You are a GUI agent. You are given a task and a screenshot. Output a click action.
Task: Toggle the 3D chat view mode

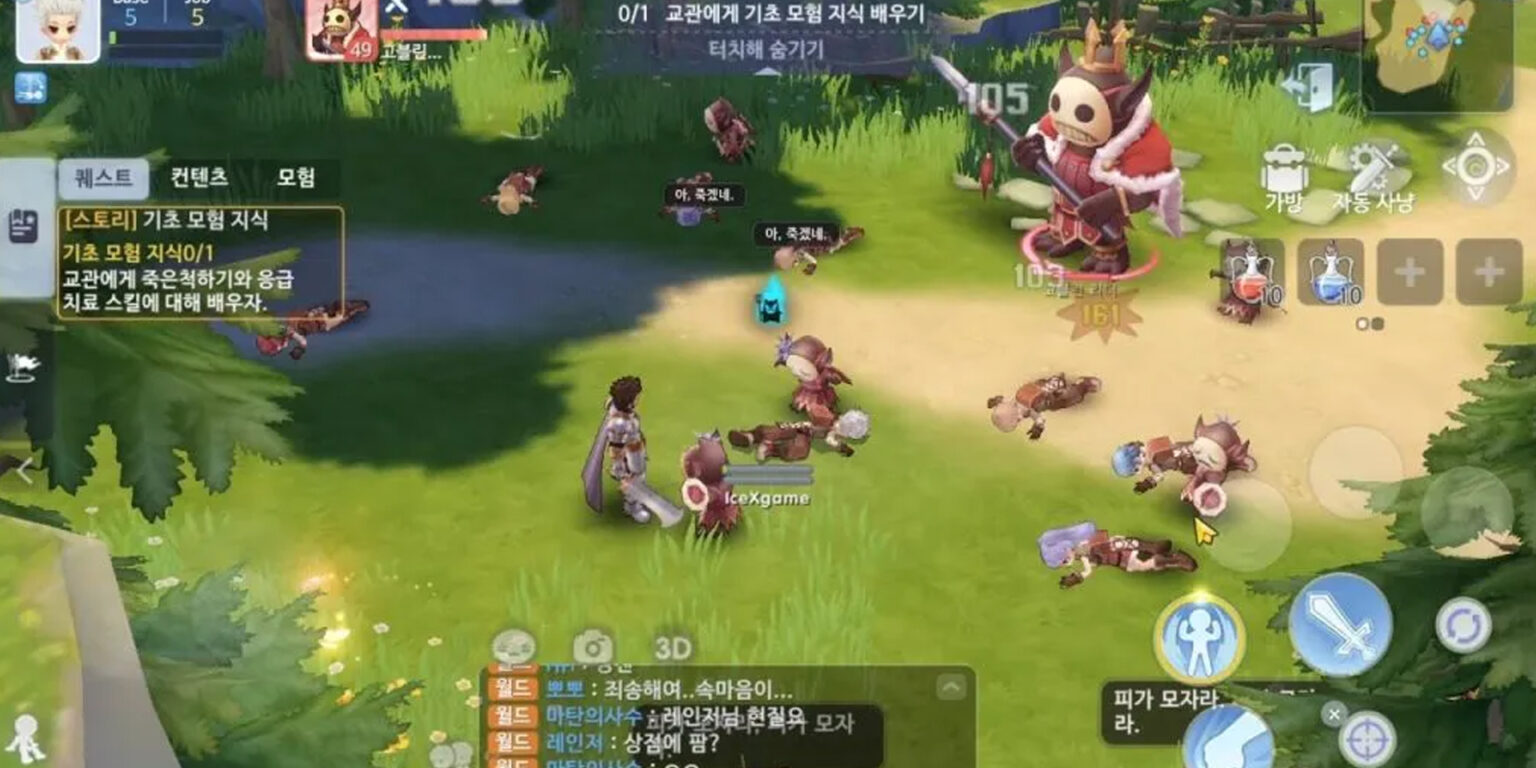pos(672,646)
